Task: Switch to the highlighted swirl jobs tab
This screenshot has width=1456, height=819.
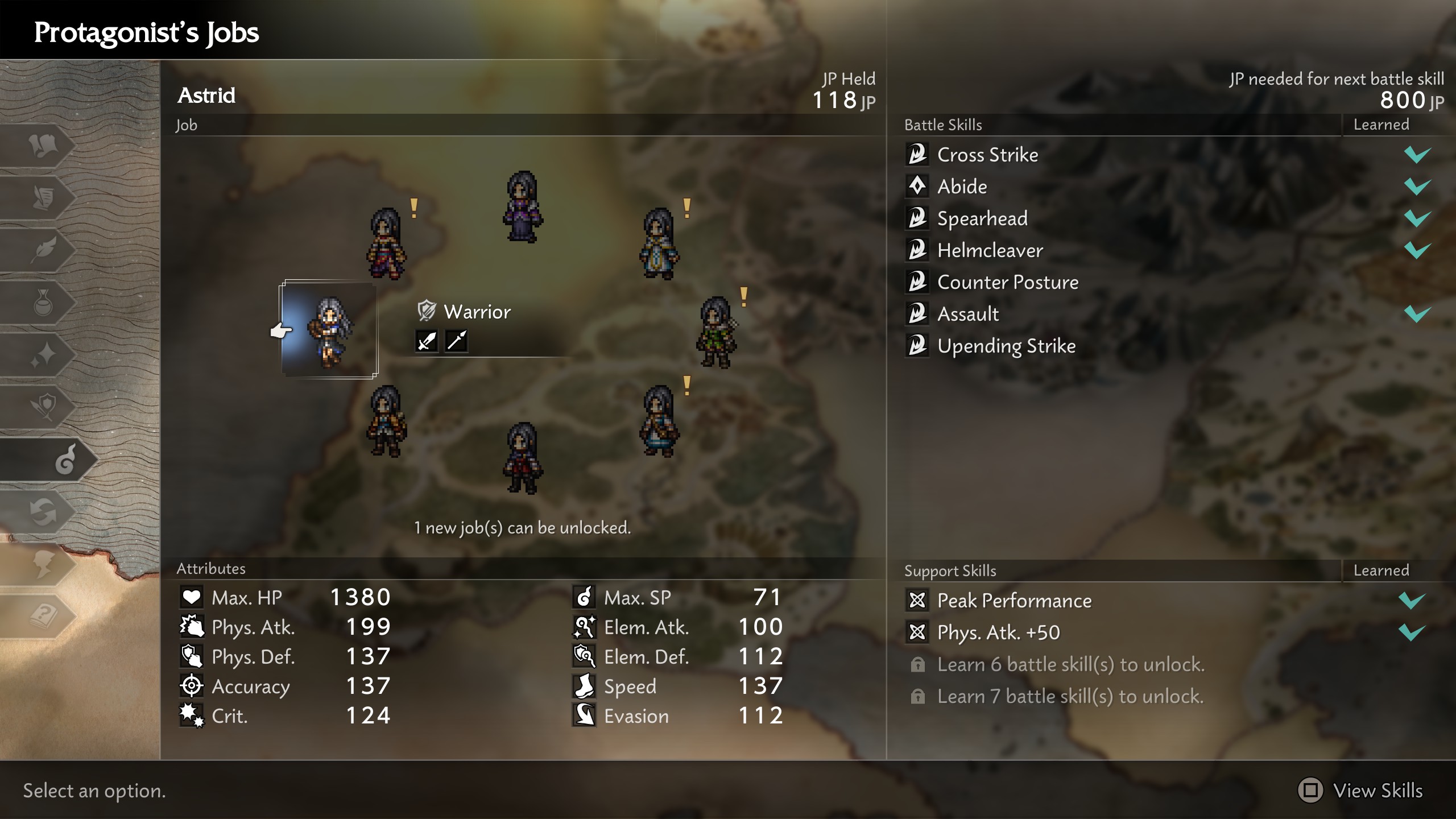Action: click(x=65, y=461)
